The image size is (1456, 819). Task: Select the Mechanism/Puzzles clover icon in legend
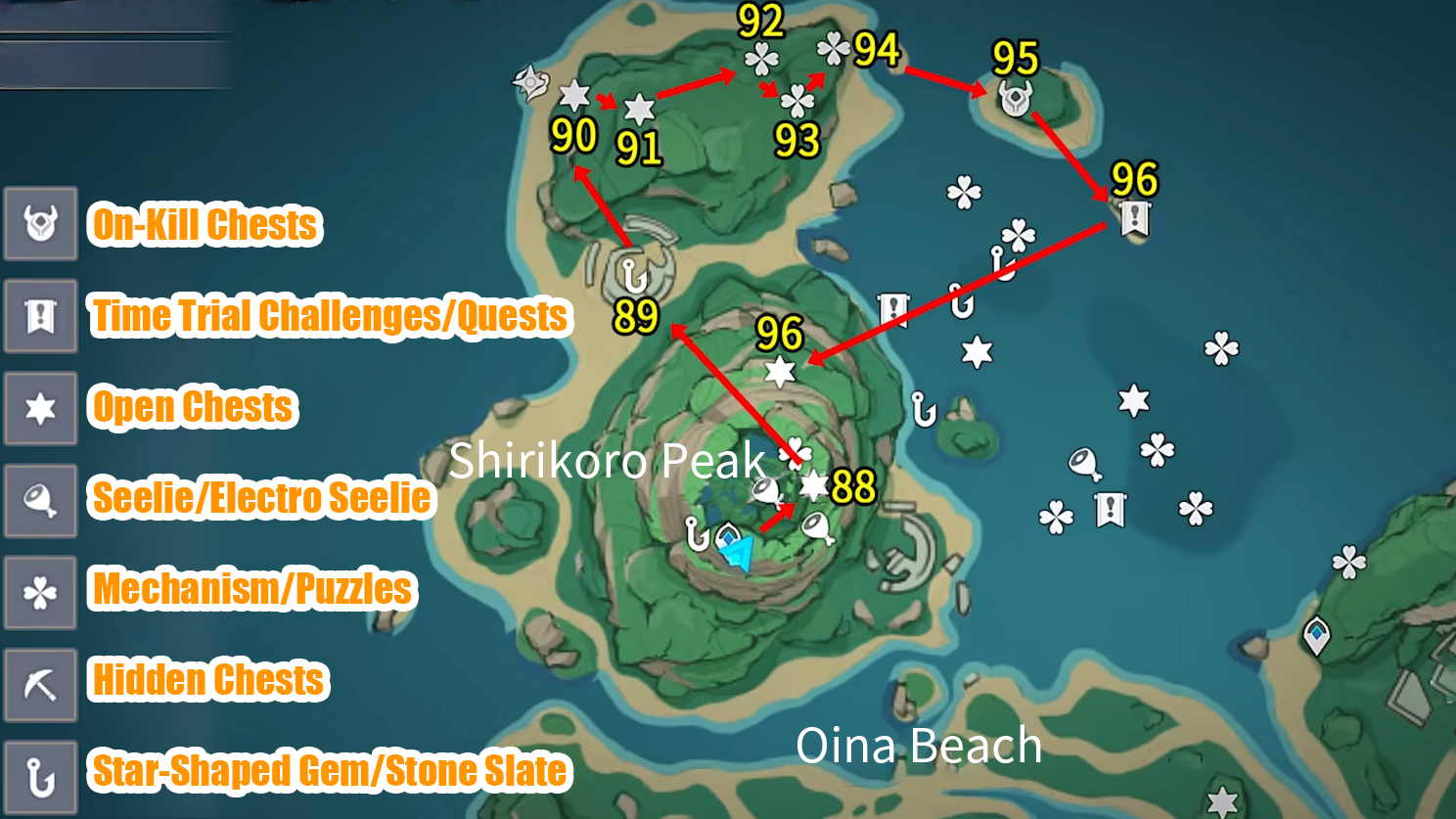pos(40,591)
